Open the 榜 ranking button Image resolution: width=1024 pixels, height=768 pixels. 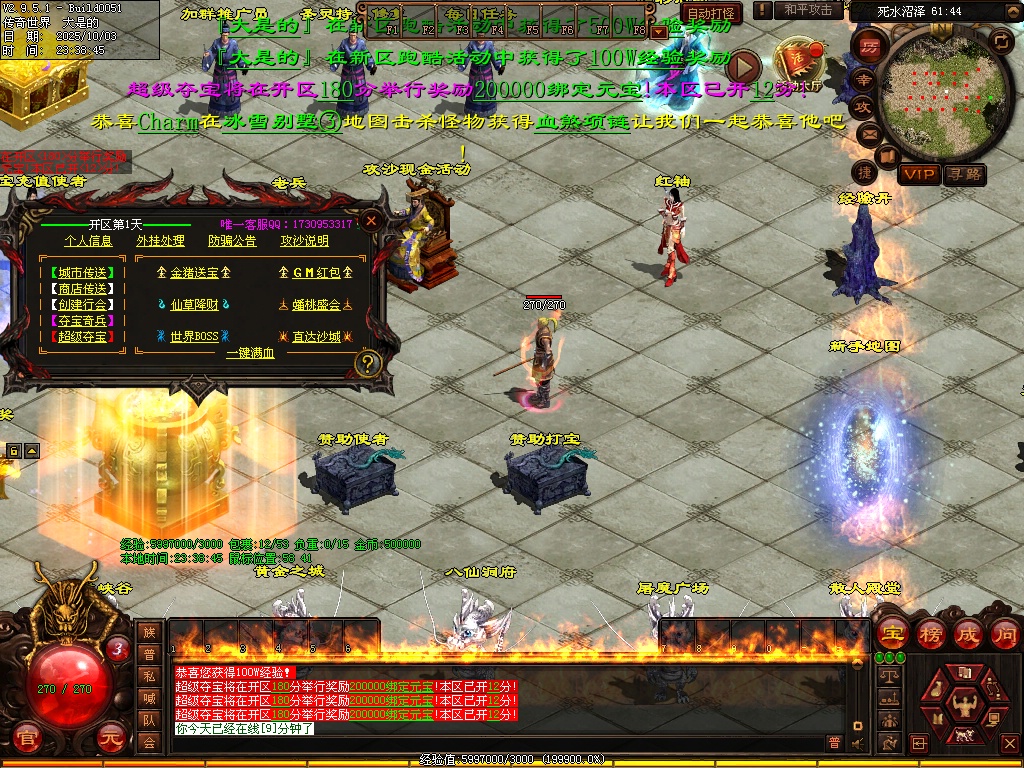(931, 633)
